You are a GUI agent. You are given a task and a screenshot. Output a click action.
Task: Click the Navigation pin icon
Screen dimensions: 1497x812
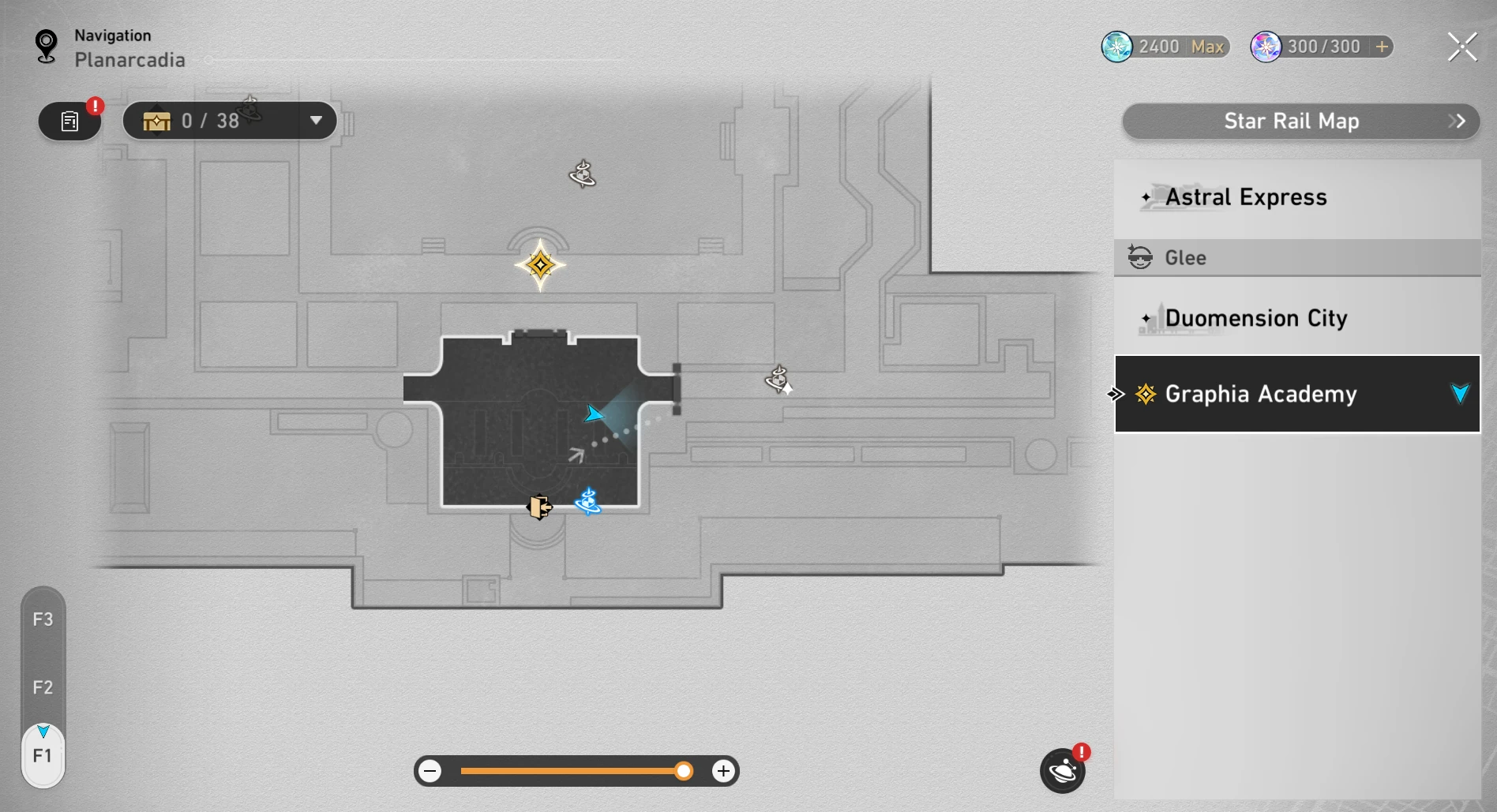coord(47,46)
